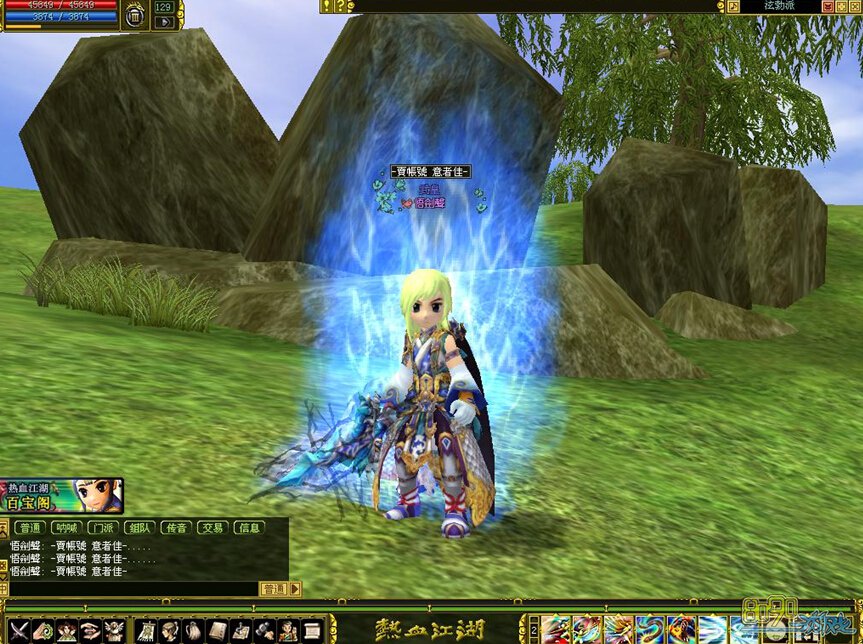Viewport: 863px width, 644px height.
Task: Click the green spiral icon in menu bar
Action: click(43, 631)
